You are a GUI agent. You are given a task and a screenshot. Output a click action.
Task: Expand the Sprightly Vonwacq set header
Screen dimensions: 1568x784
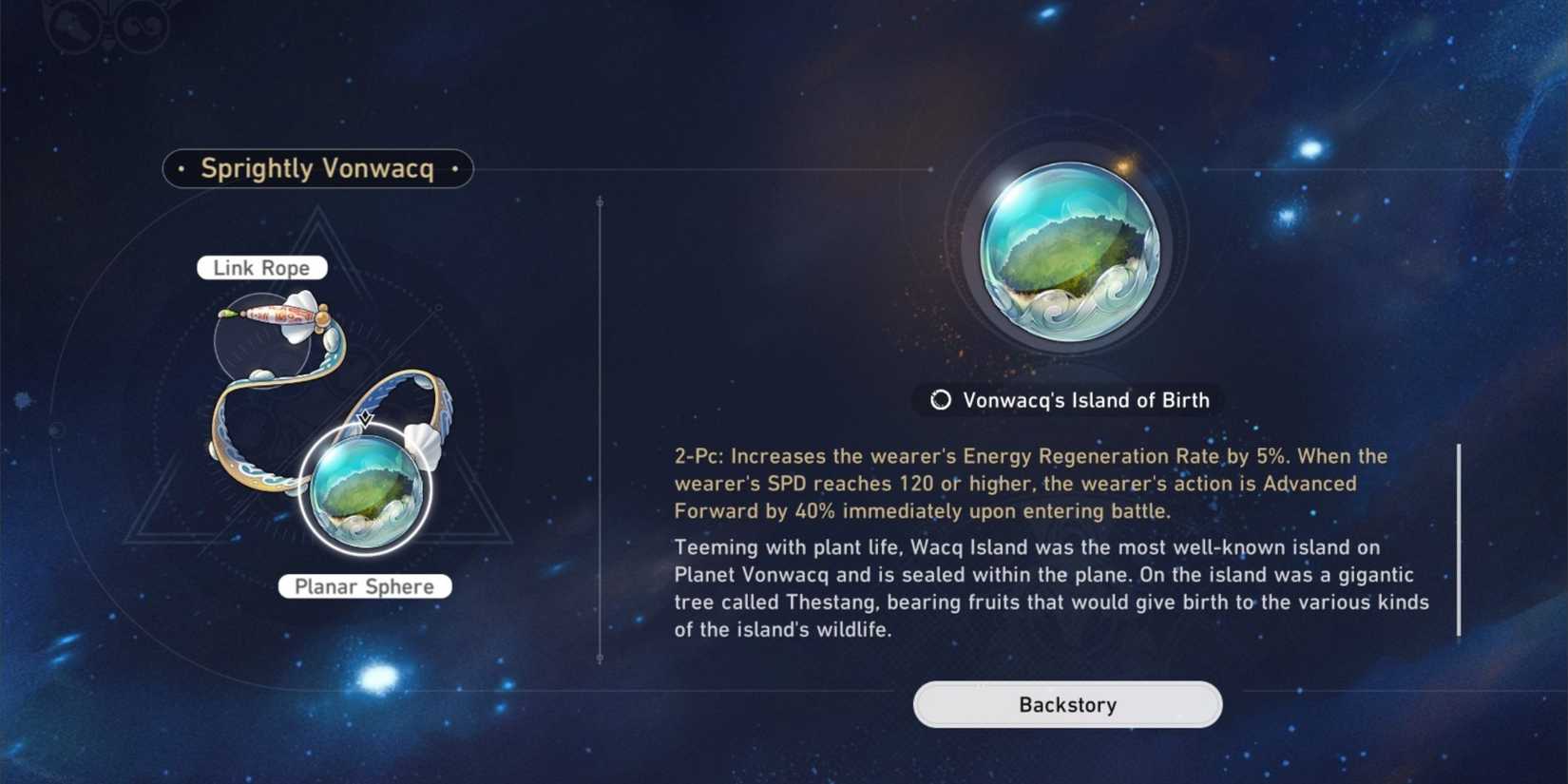click(x=316, y=168)
